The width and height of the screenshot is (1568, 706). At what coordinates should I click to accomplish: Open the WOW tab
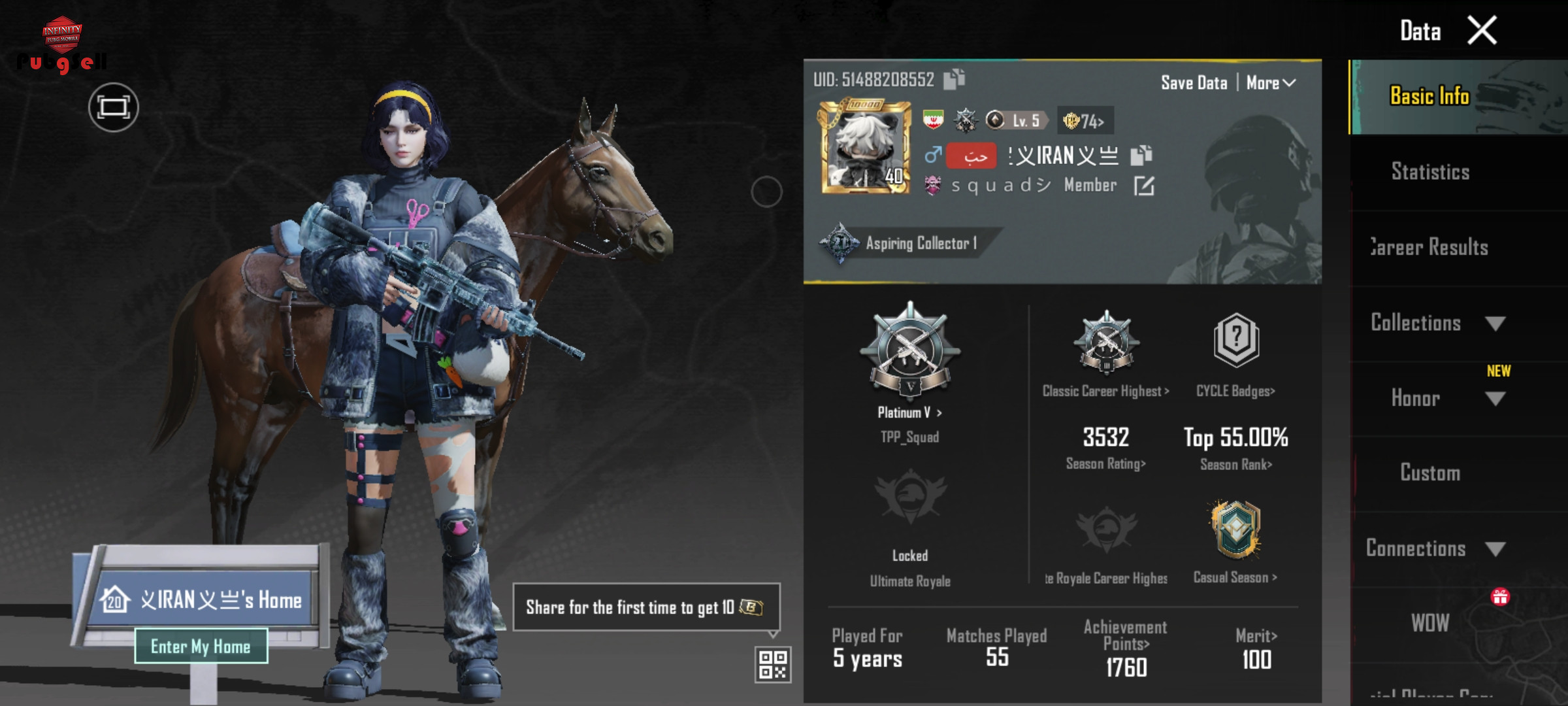tap(1430, 623)
